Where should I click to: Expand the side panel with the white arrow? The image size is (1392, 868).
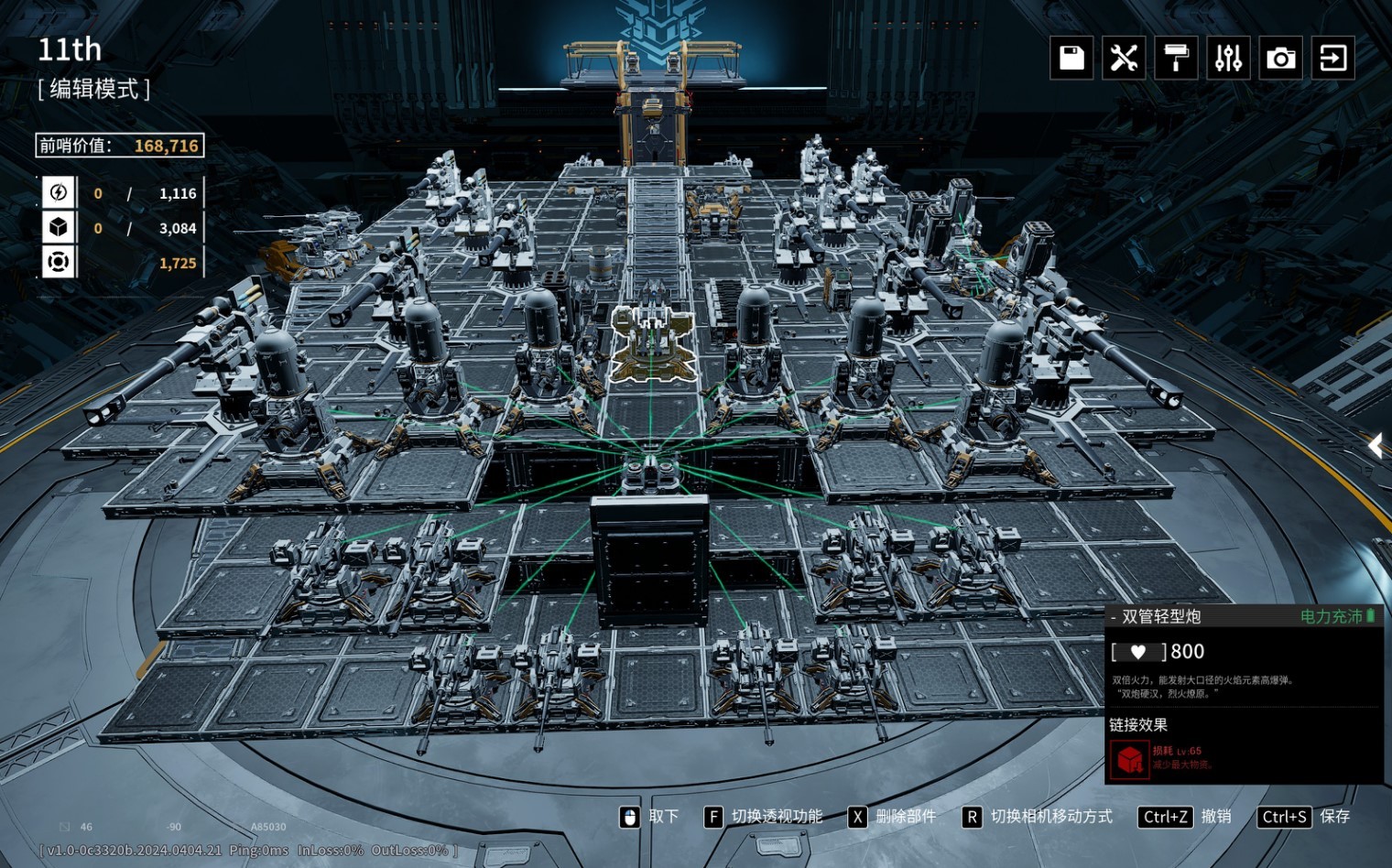click(x=1376, y=445)
